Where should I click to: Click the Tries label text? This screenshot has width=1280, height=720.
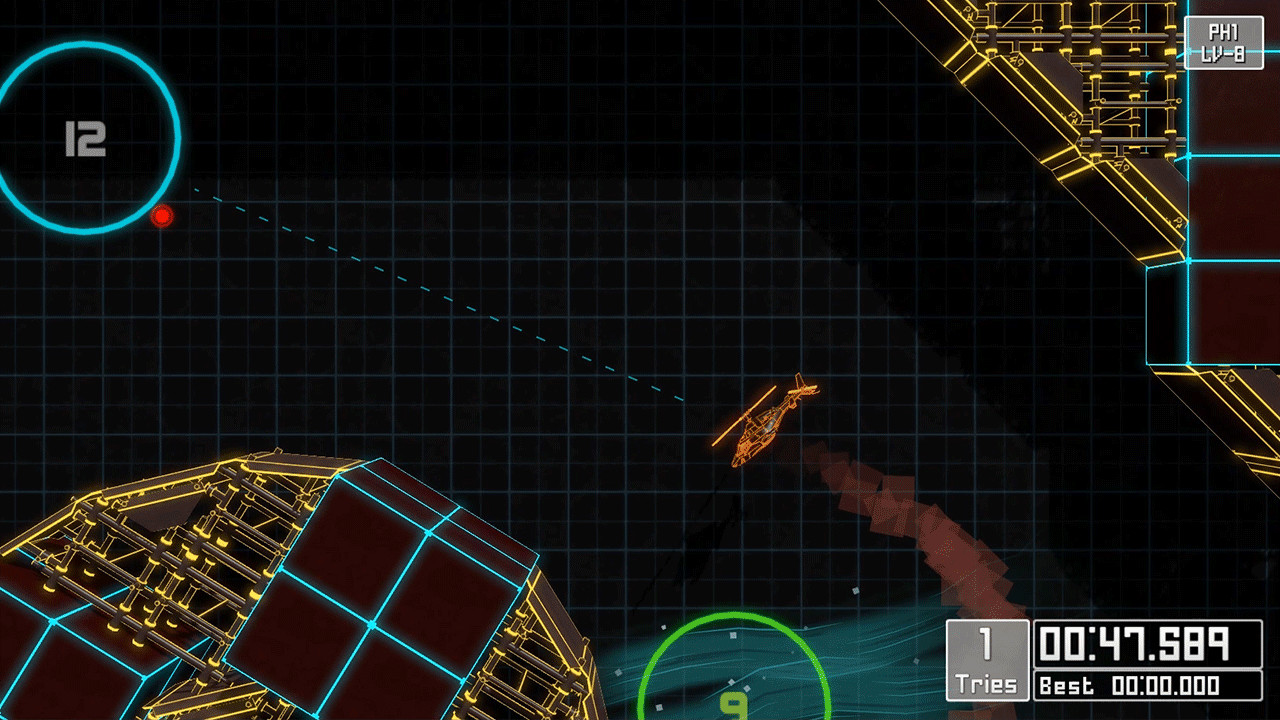coord(986,684)
